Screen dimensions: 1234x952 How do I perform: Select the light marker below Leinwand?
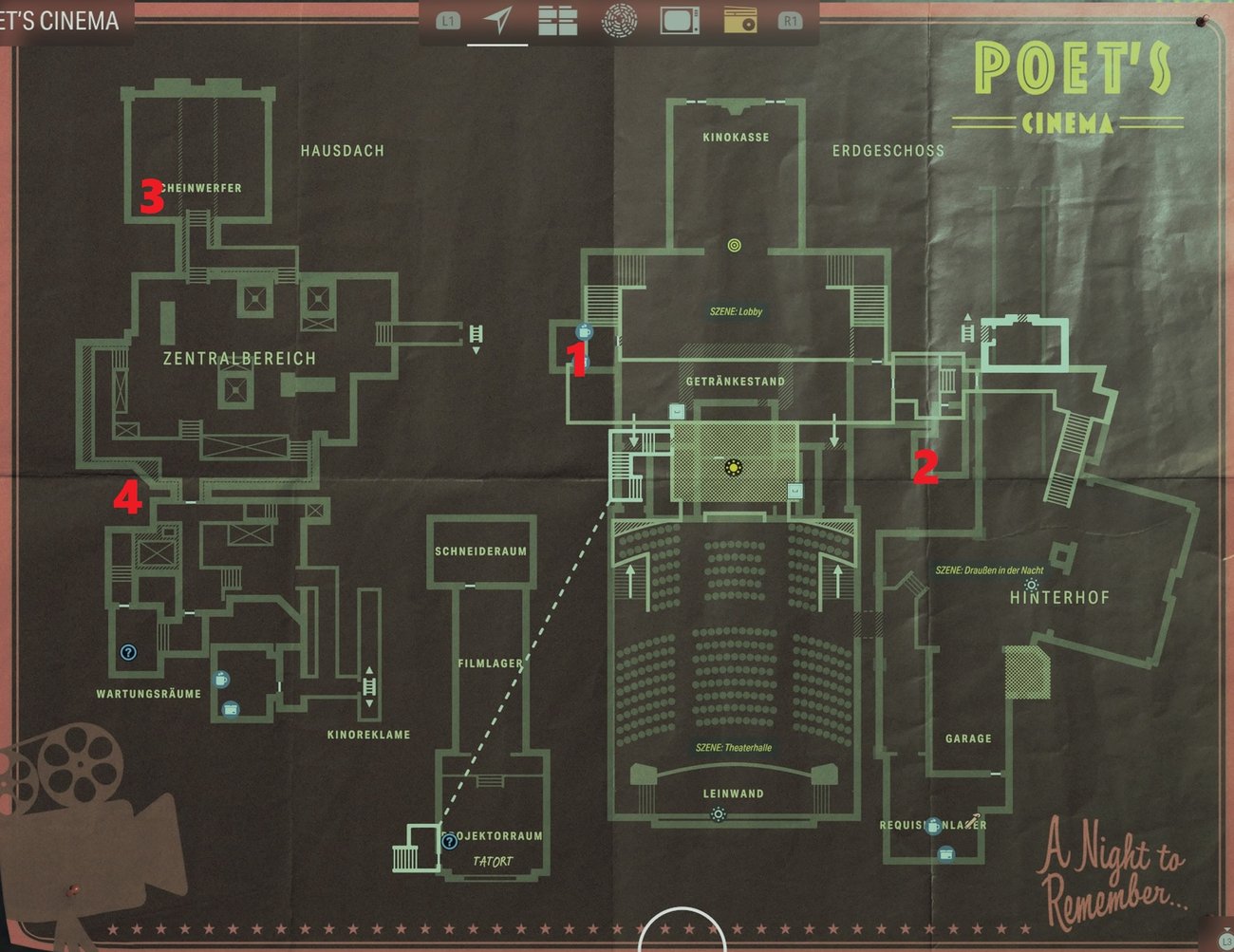719,814
